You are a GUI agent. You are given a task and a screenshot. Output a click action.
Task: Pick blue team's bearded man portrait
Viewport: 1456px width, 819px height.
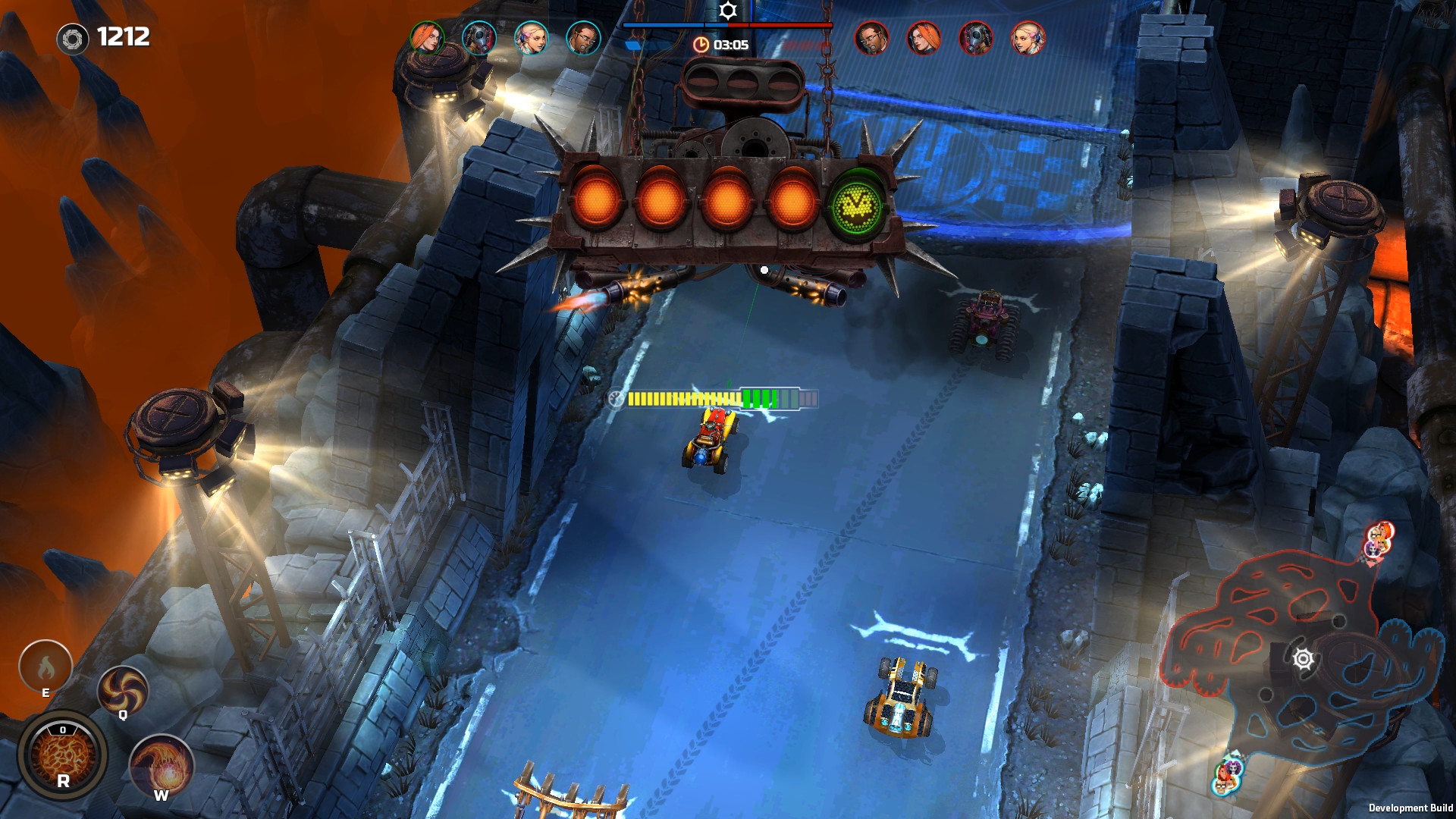click(x=583, y=37)
